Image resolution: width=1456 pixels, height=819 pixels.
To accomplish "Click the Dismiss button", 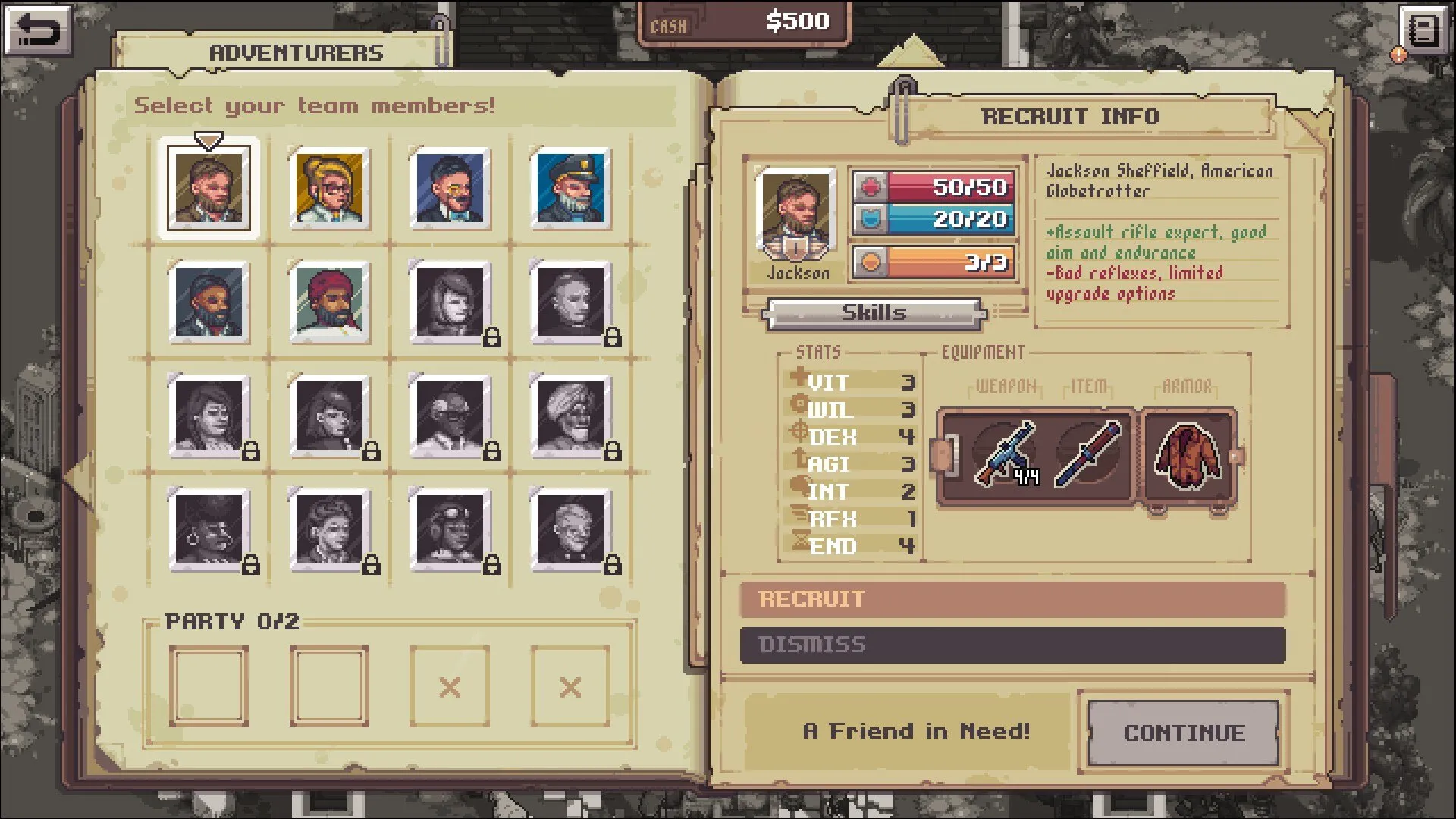I will [1012, 645].
